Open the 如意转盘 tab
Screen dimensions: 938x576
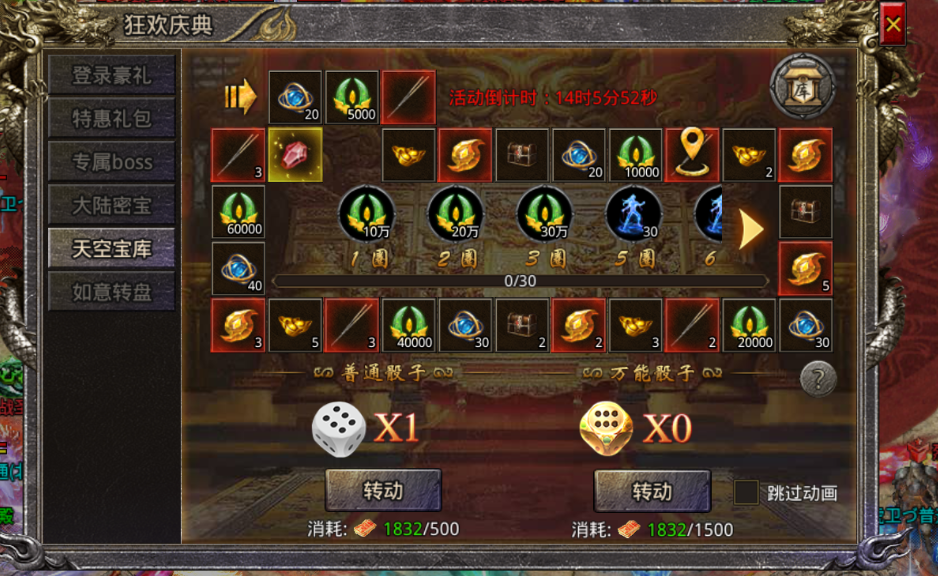(x=112, y=293)
